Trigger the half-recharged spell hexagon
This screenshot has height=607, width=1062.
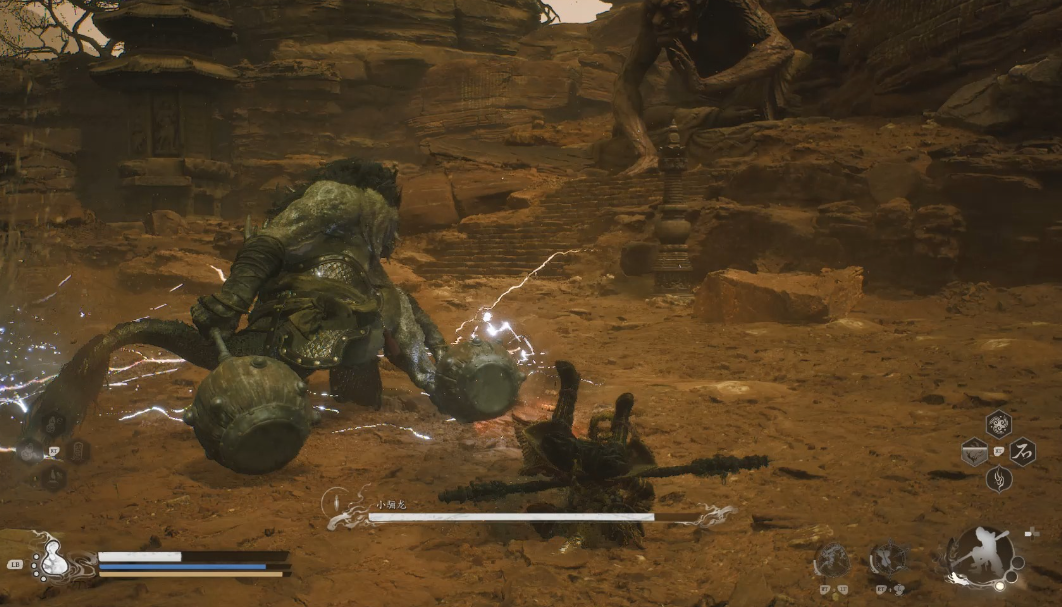pos(974,451)
